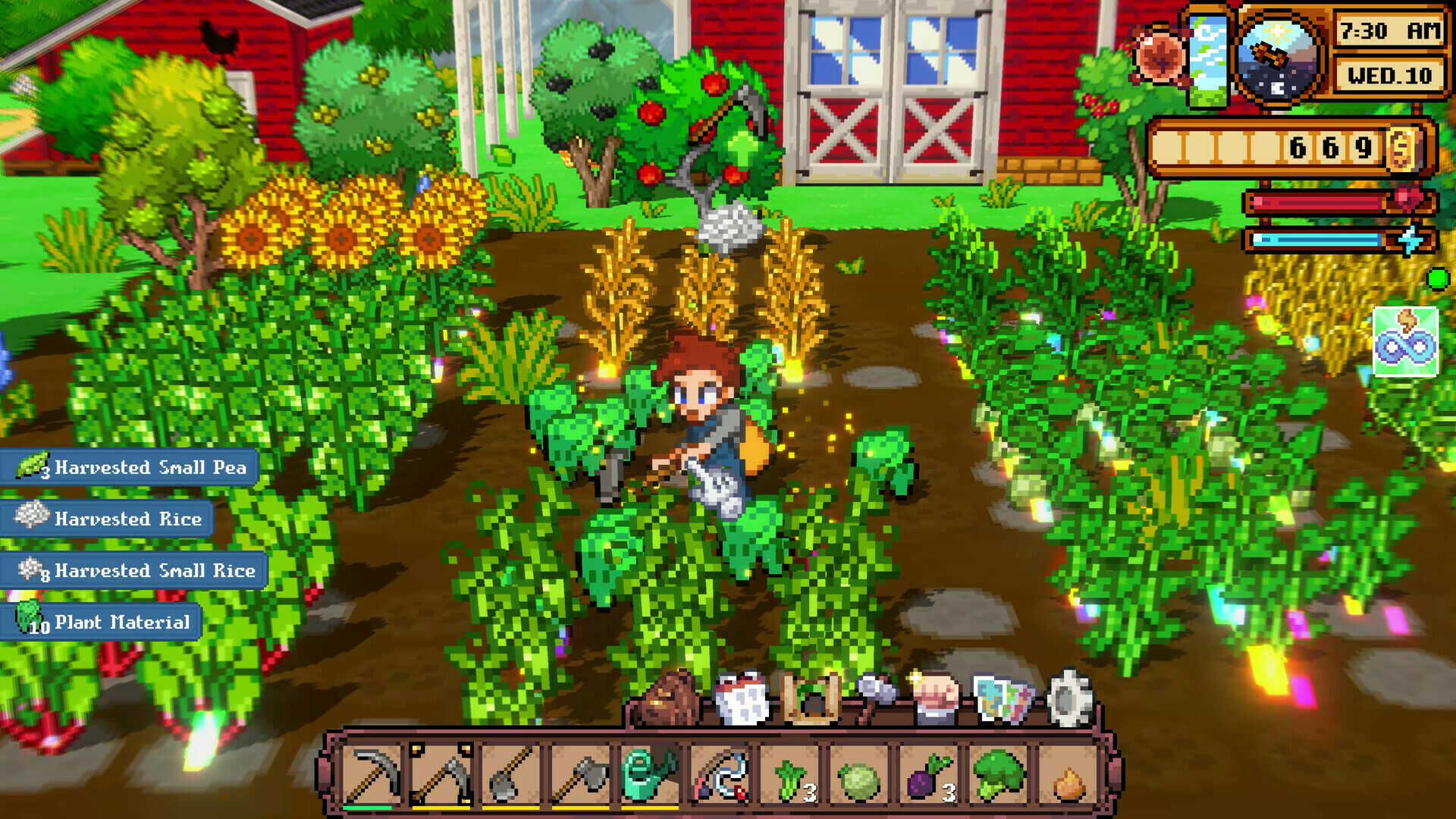Click the Harvested Small Pea notification
The image size is (1456, 819).
click(129, 468)
